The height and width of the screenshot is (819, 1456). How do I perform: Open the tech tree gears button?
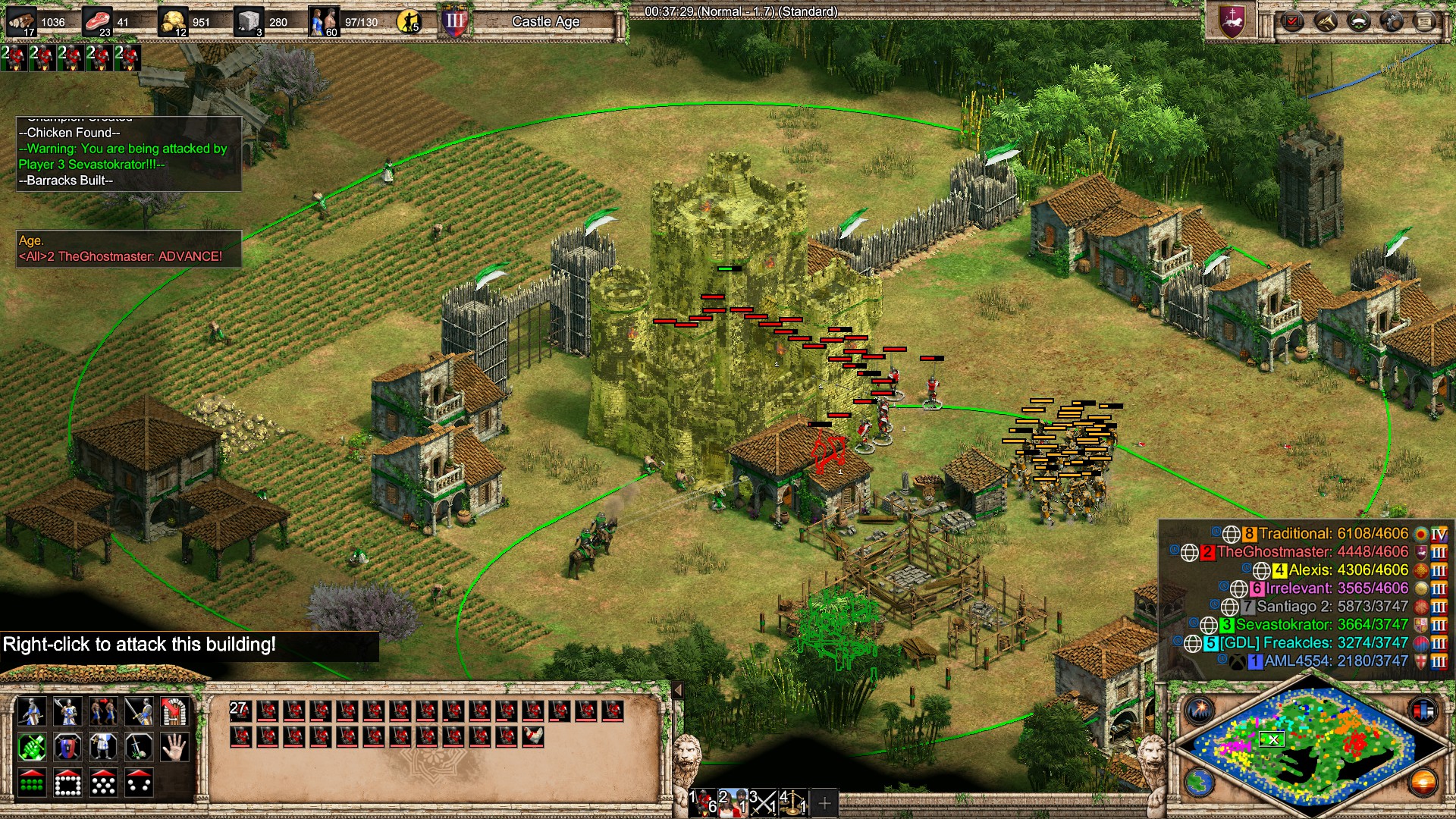[1392, 21]
